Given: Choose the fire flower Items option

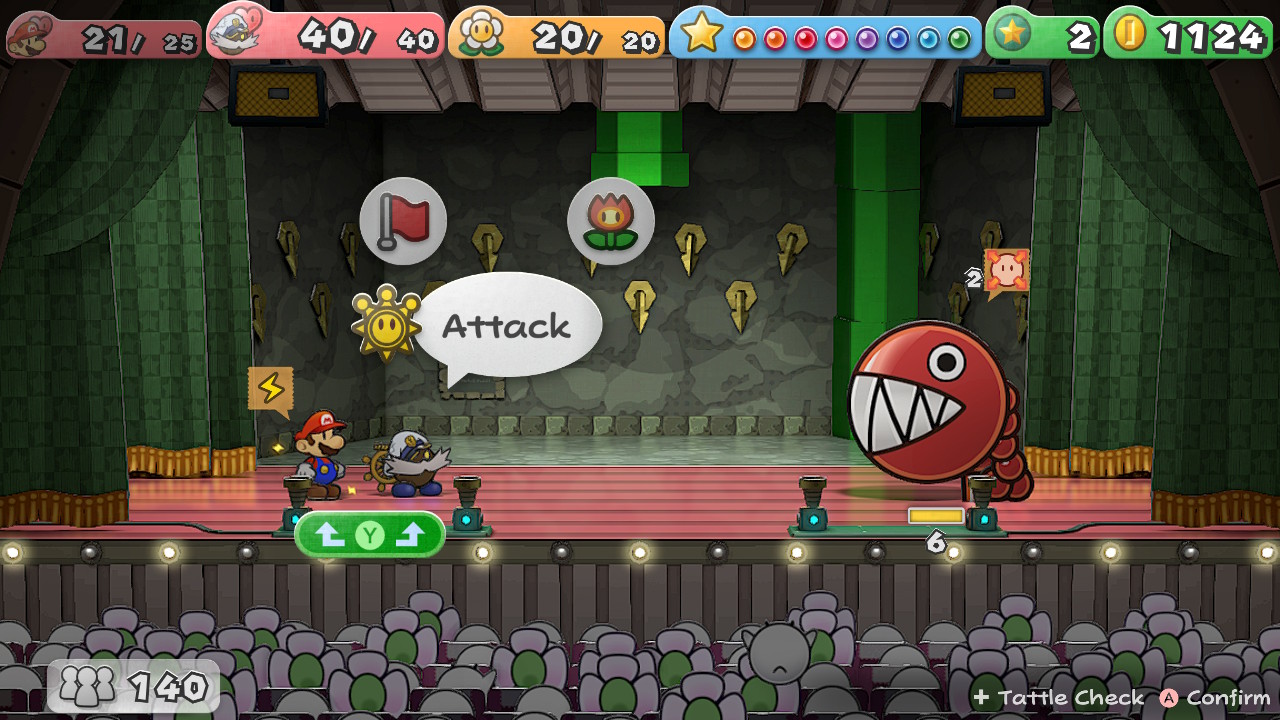Looking at the screenshot, I should click(610, 221).
